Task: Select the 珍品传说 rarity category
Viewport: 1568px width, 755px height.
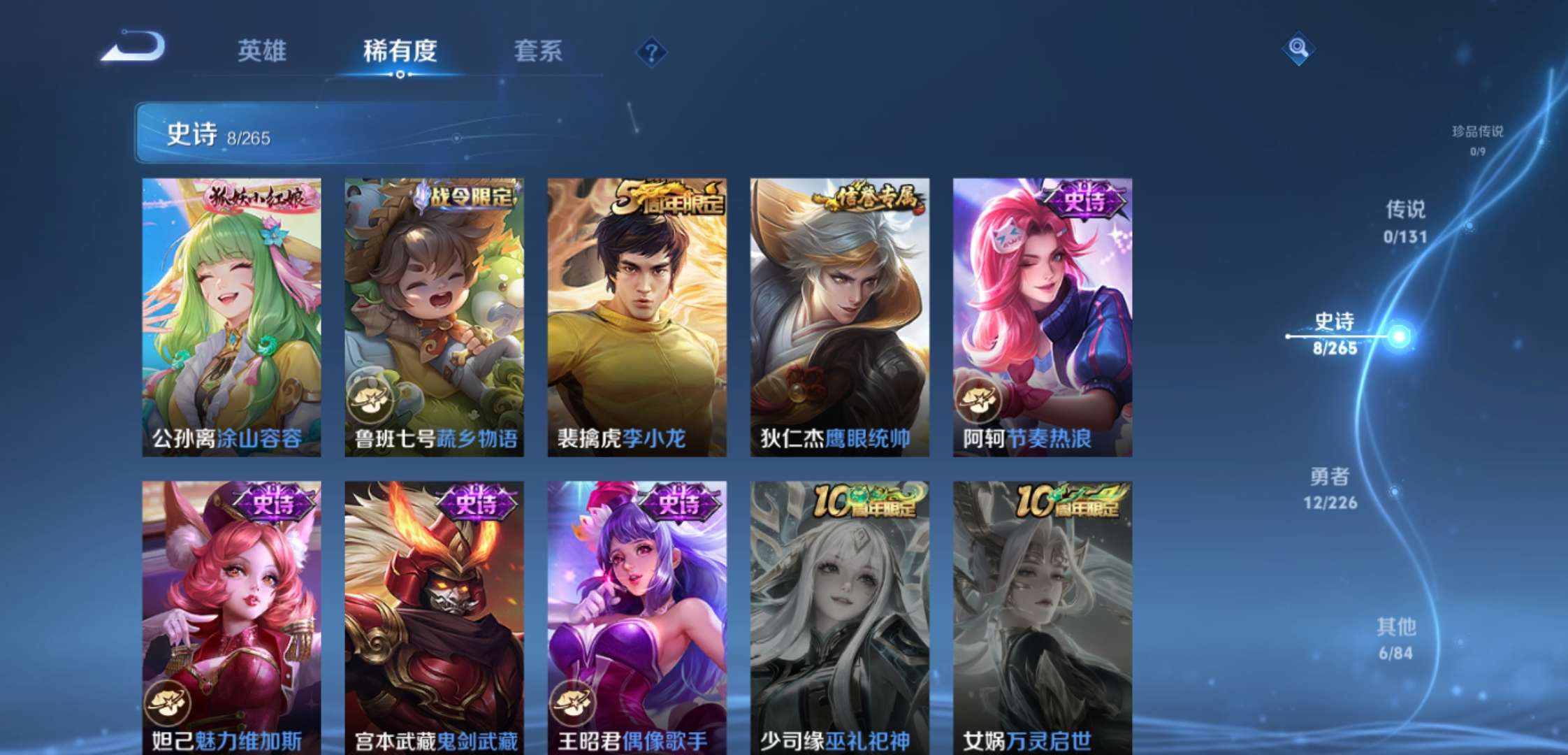Action: (x=1478, y=138)
